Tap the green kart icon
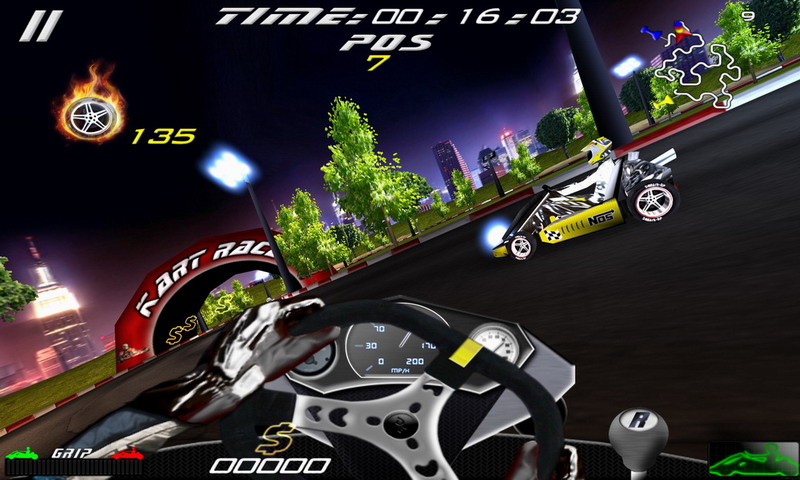 753,461
